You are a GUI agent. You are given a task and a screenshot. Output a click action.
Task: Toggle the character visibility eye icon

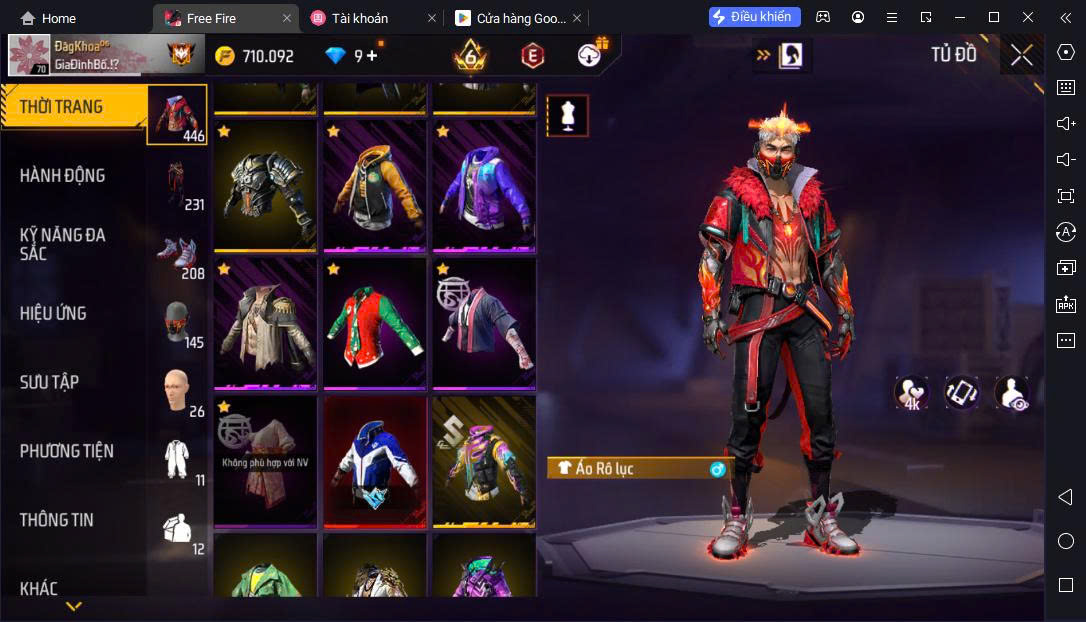tap(1011, 393)
